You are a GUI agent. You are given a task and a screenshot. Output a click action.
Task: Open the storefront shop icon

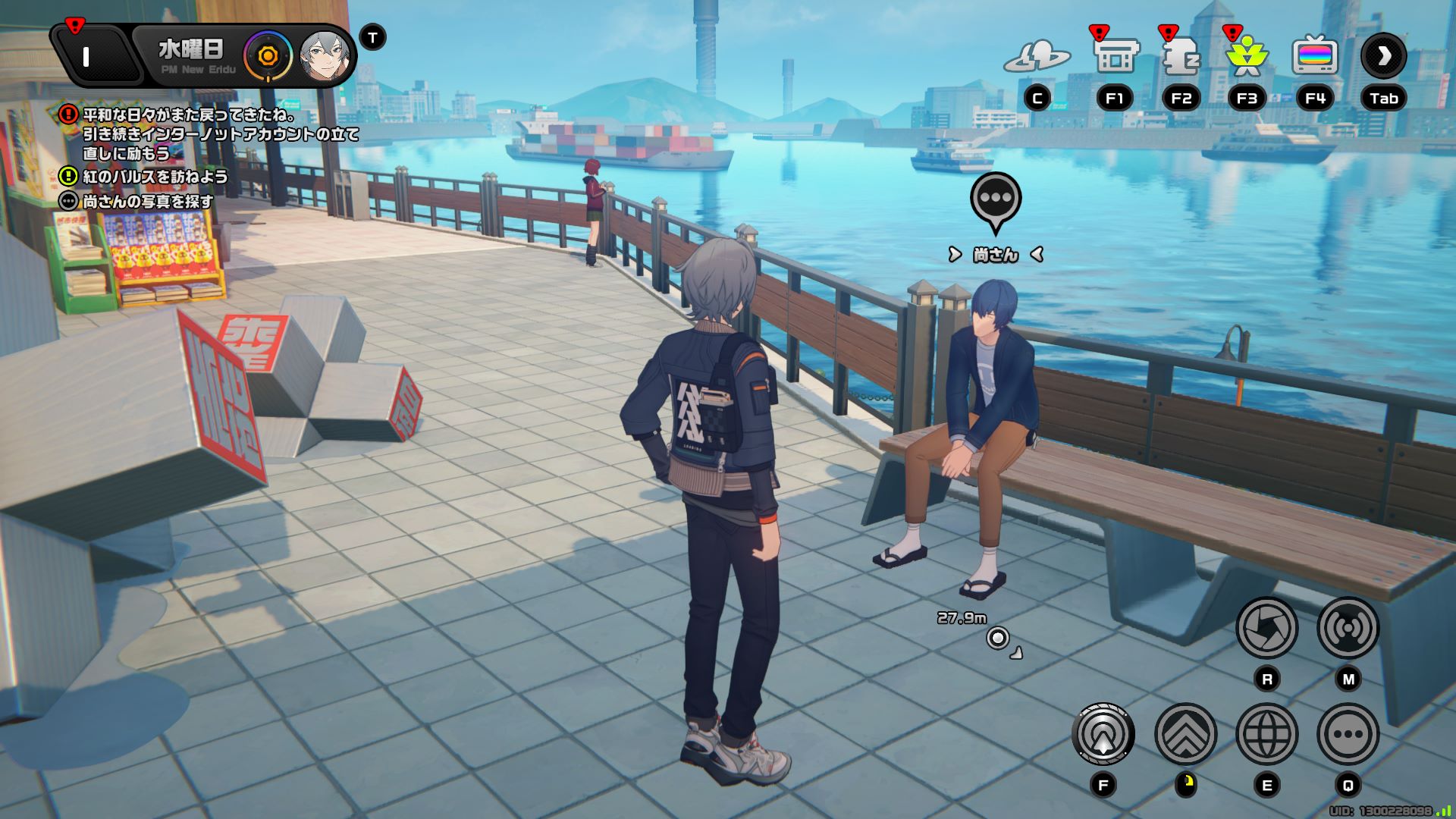[x=1115, y=56]
